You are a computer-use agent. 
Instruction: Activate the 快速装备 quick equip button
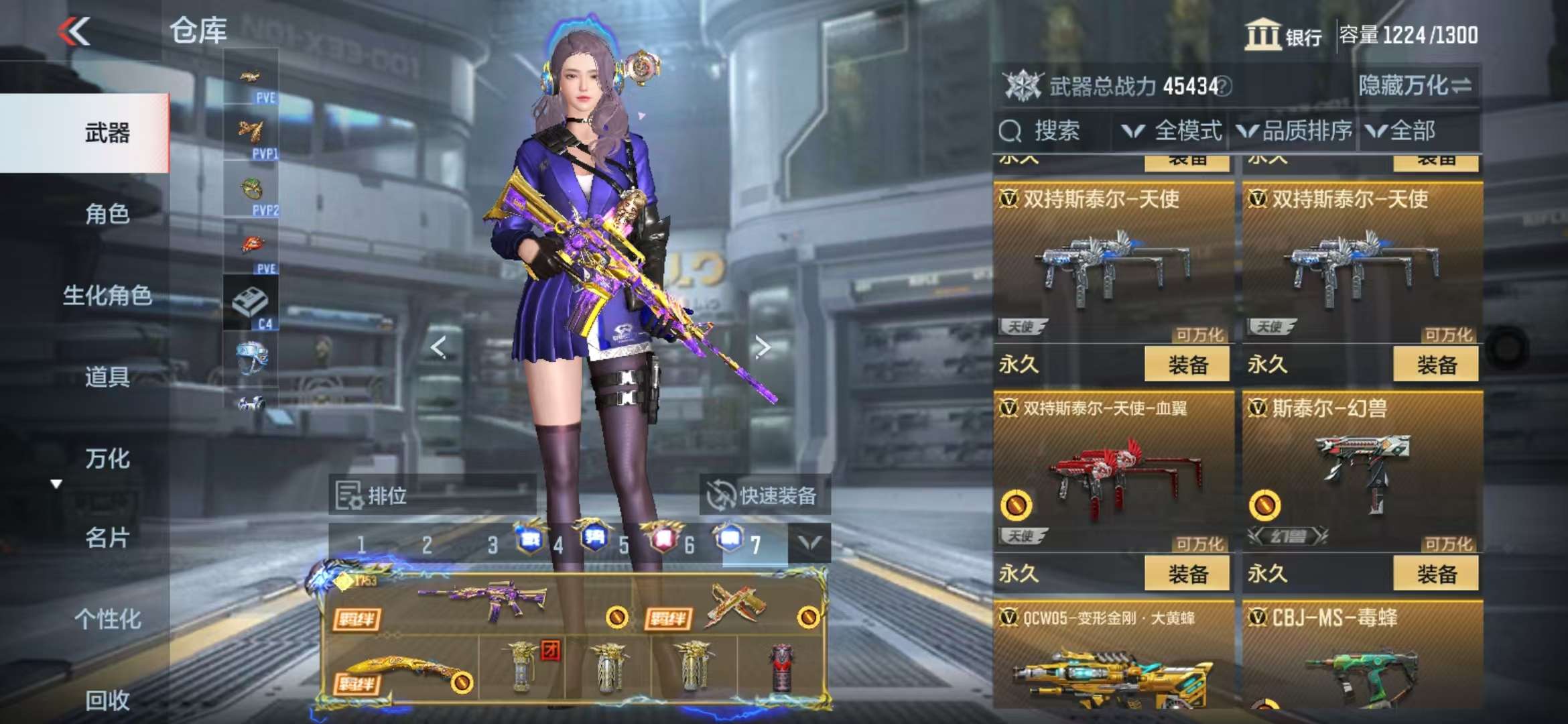(x=764, y=496)
